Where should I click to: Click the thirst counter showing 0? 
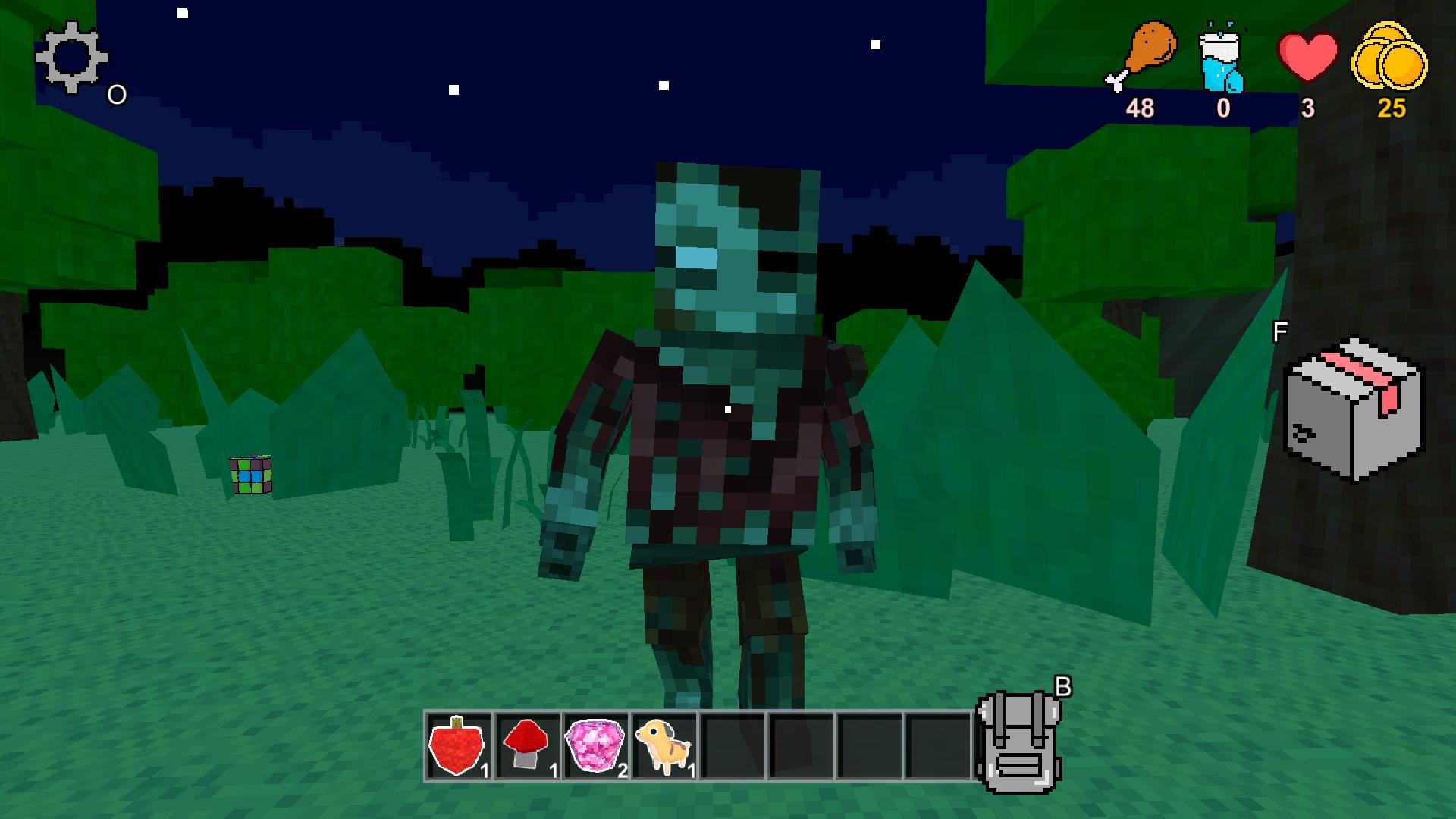(1224, 108)
